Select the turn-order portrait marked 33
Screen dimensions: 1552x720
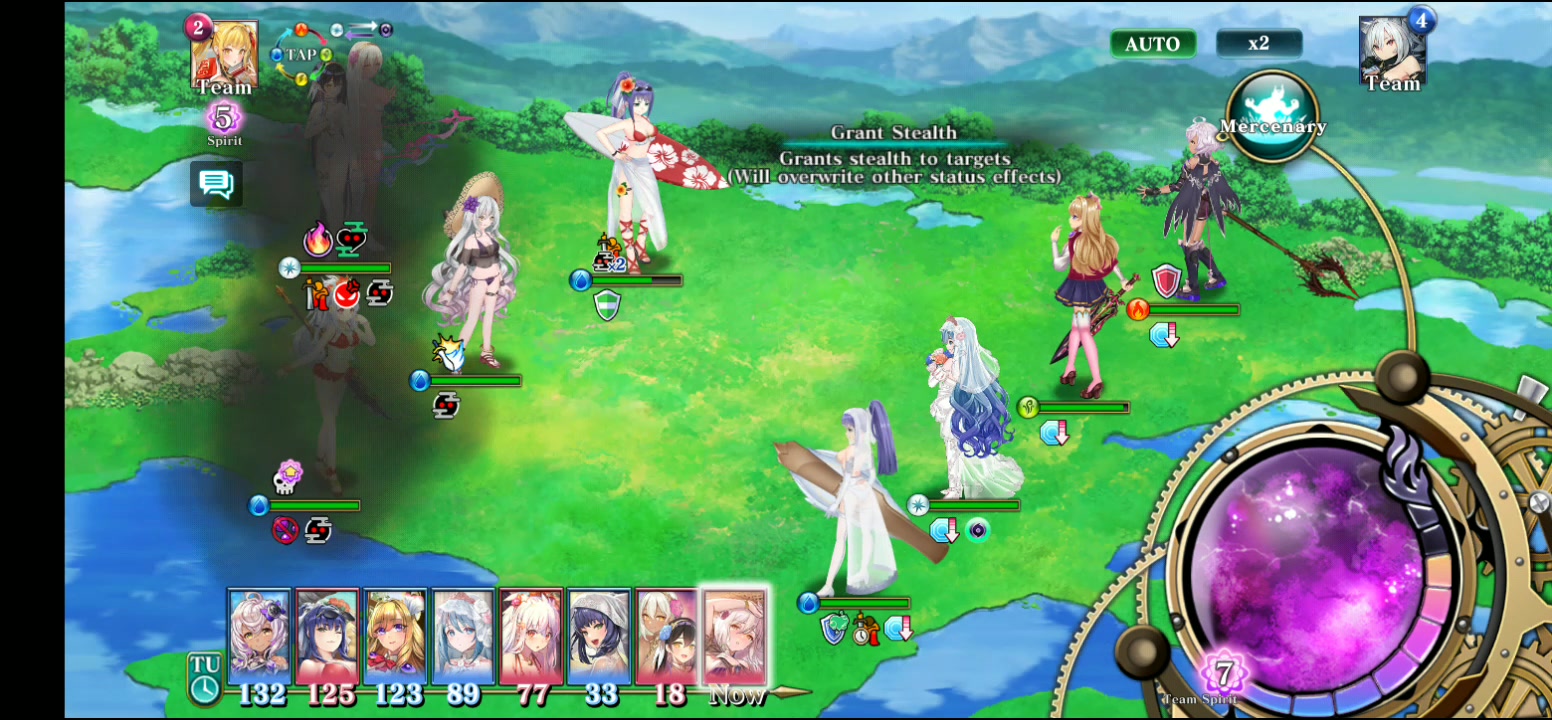tap(599, 636)
